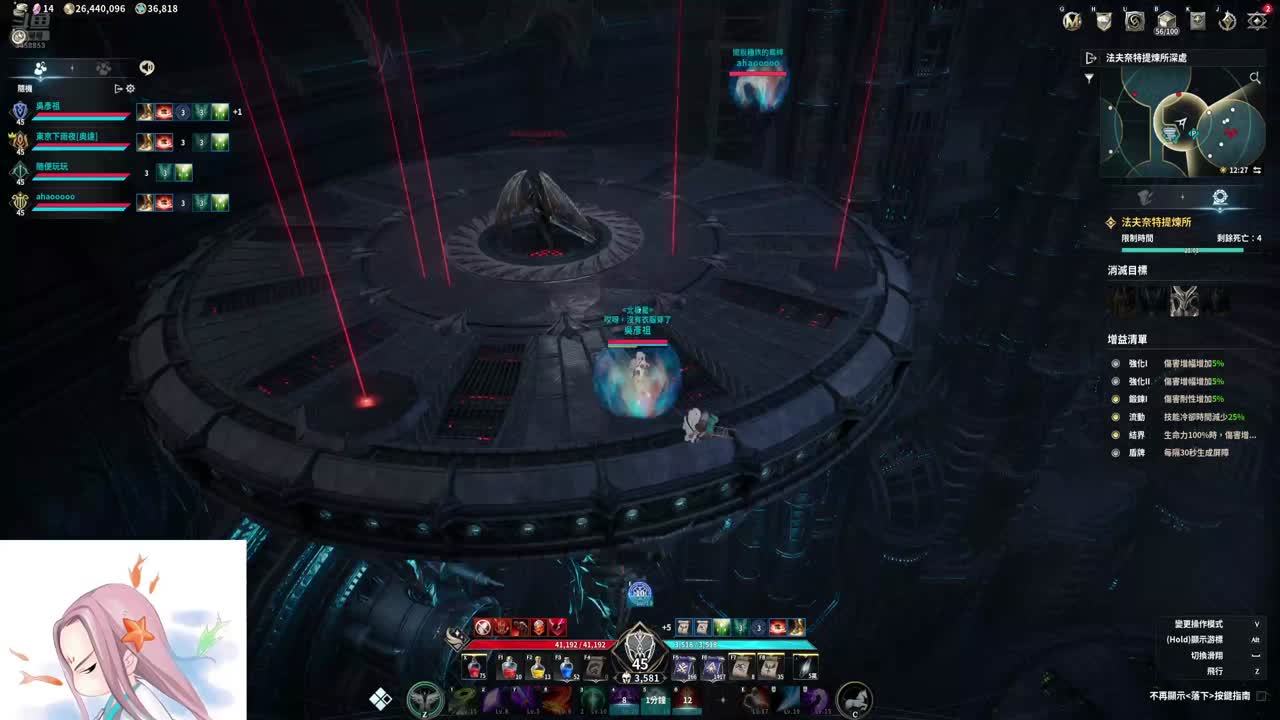This screenshot has width=1280, height=720.
Task: Click the minimap magnifier search button
Action: point(1255,77)
